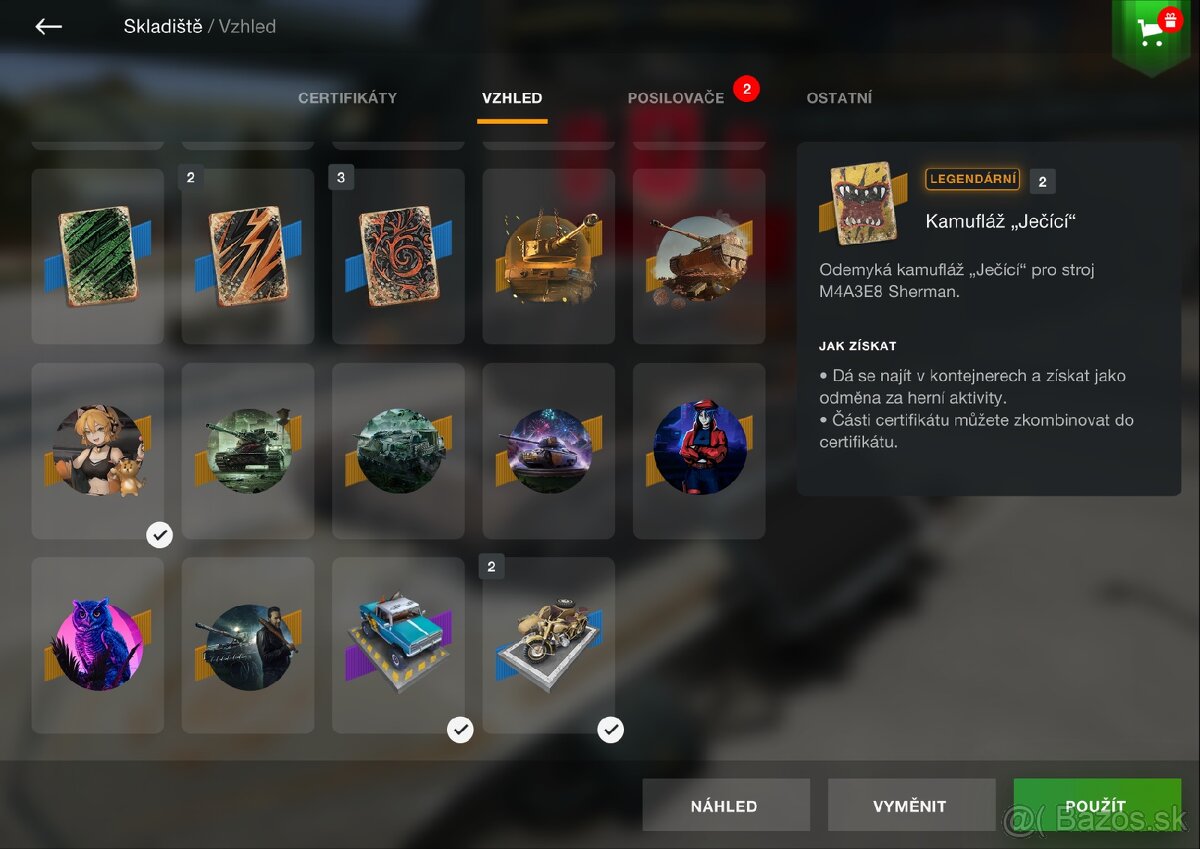Open the shop cart with gift badge
The width and height of the screenshot is (1200, 849).
1151,32
